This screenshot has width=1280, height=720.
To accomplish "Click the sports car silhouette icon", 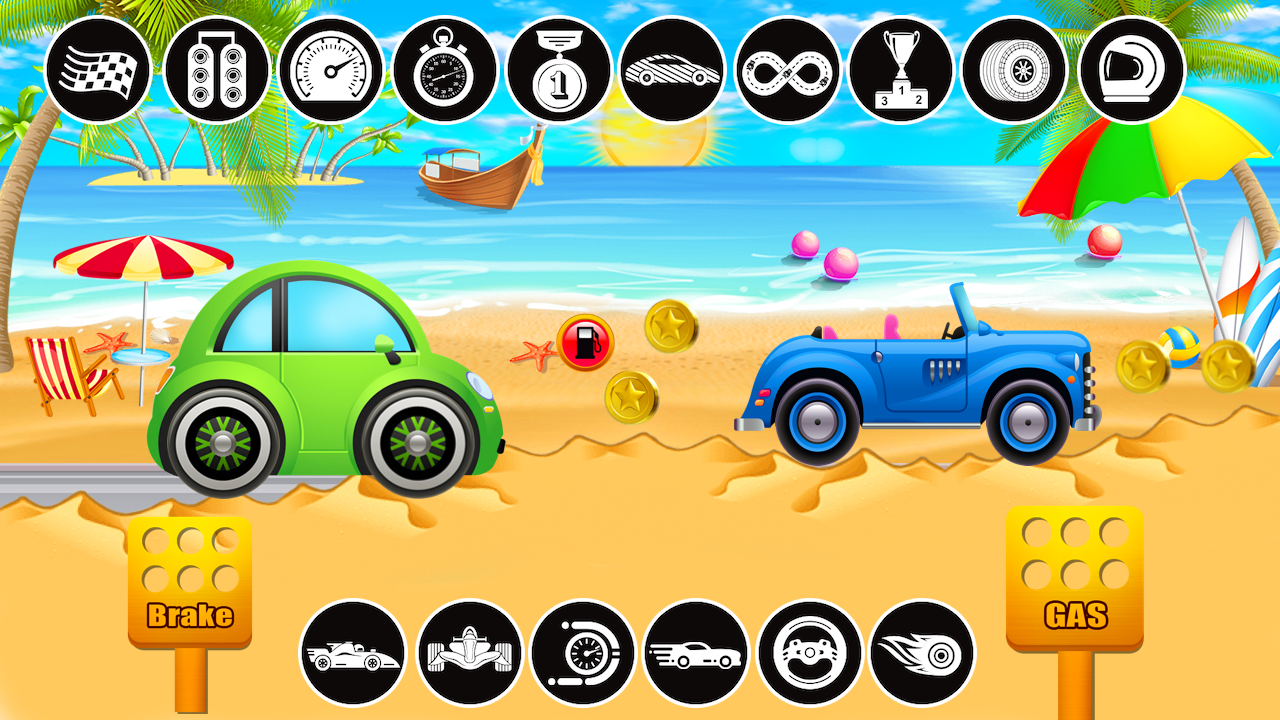I will (670, 70).
